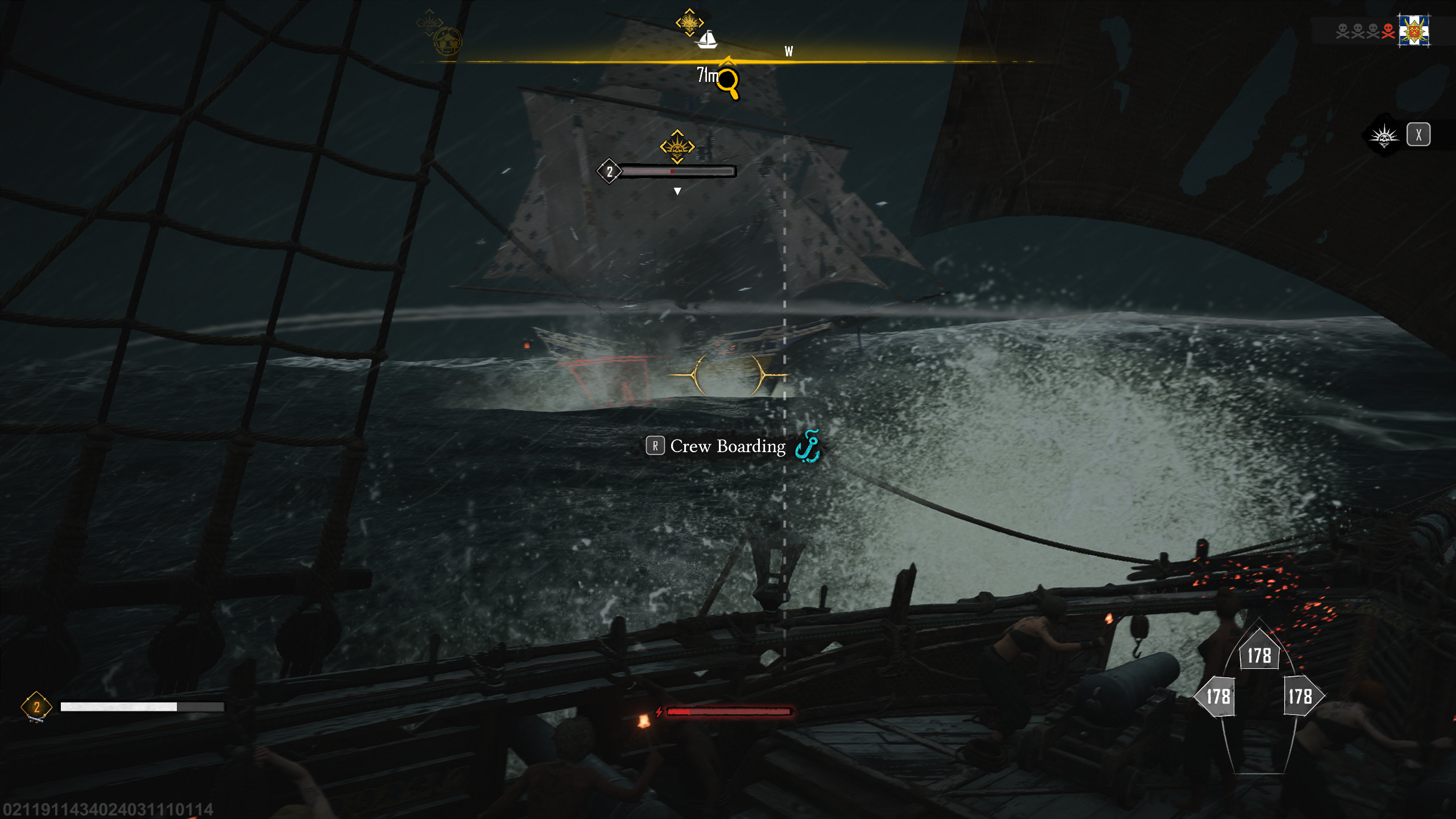
Task: Select the W heading on the compass bar
Action: (789, 52)
